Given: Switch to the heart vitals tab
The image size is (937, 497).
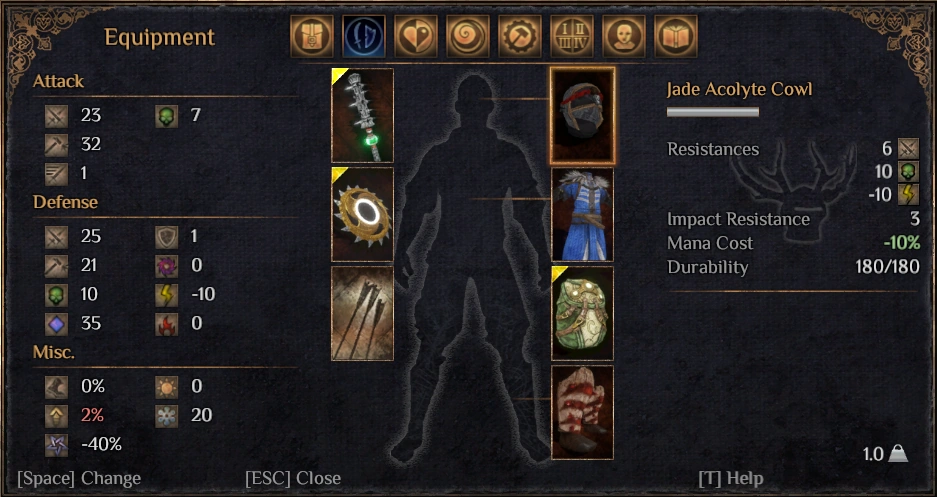Looking at the screenshot, I should (415, 36).
